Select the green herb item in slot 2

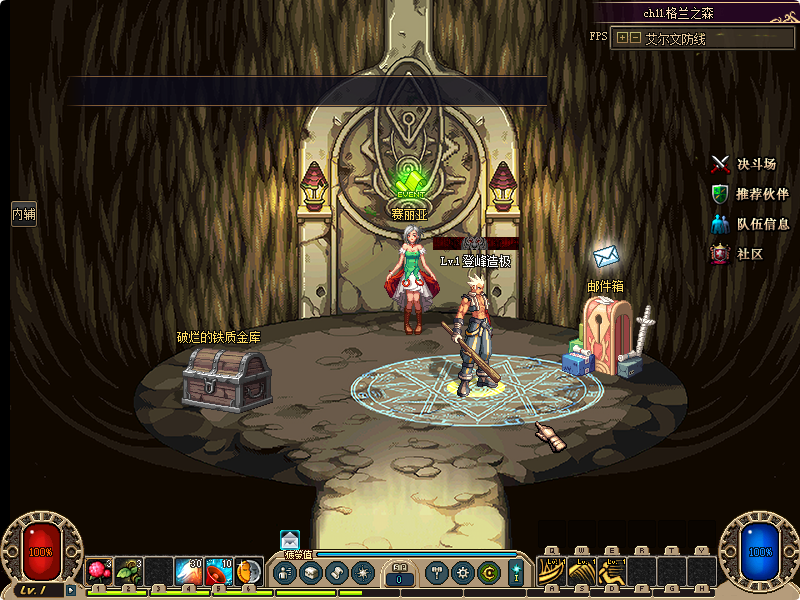click(x=129, y=572)
